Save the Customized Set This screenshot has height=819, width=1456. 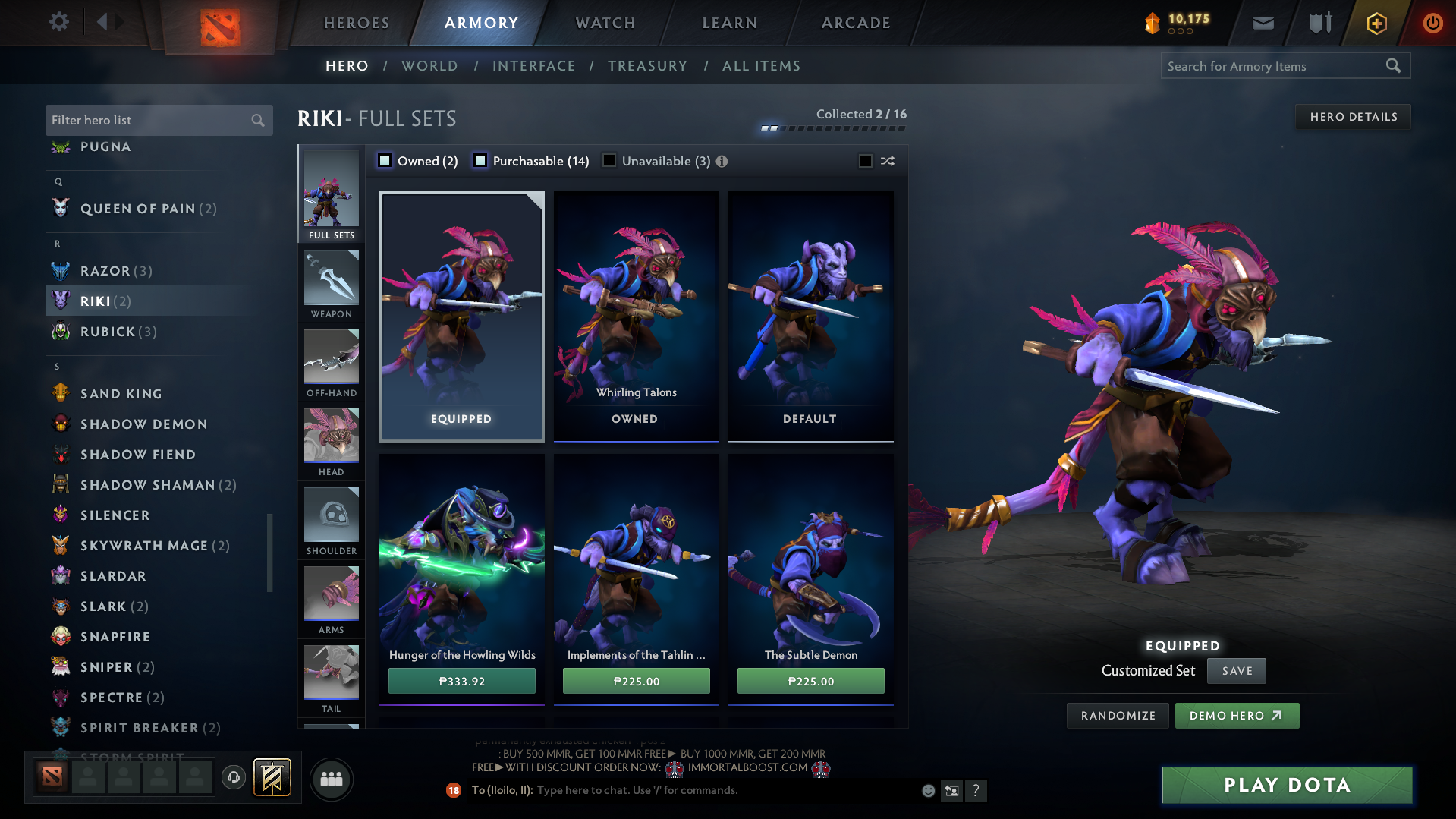point(1236,670)
